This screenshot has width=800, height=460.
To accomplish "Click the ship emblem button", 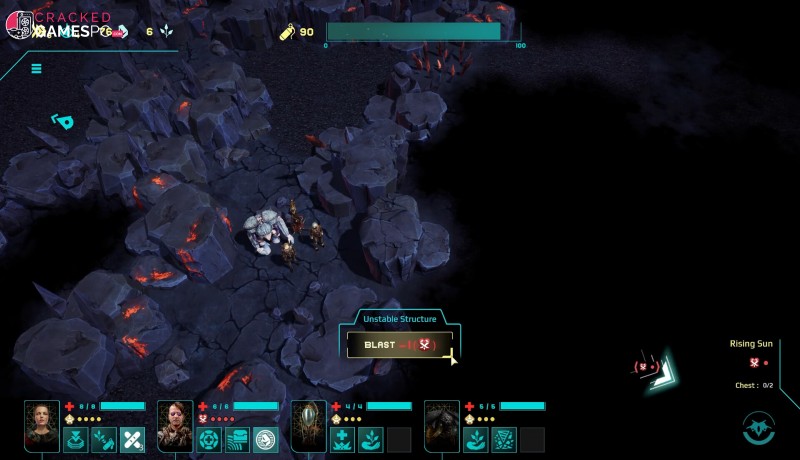I will point(759,427).
